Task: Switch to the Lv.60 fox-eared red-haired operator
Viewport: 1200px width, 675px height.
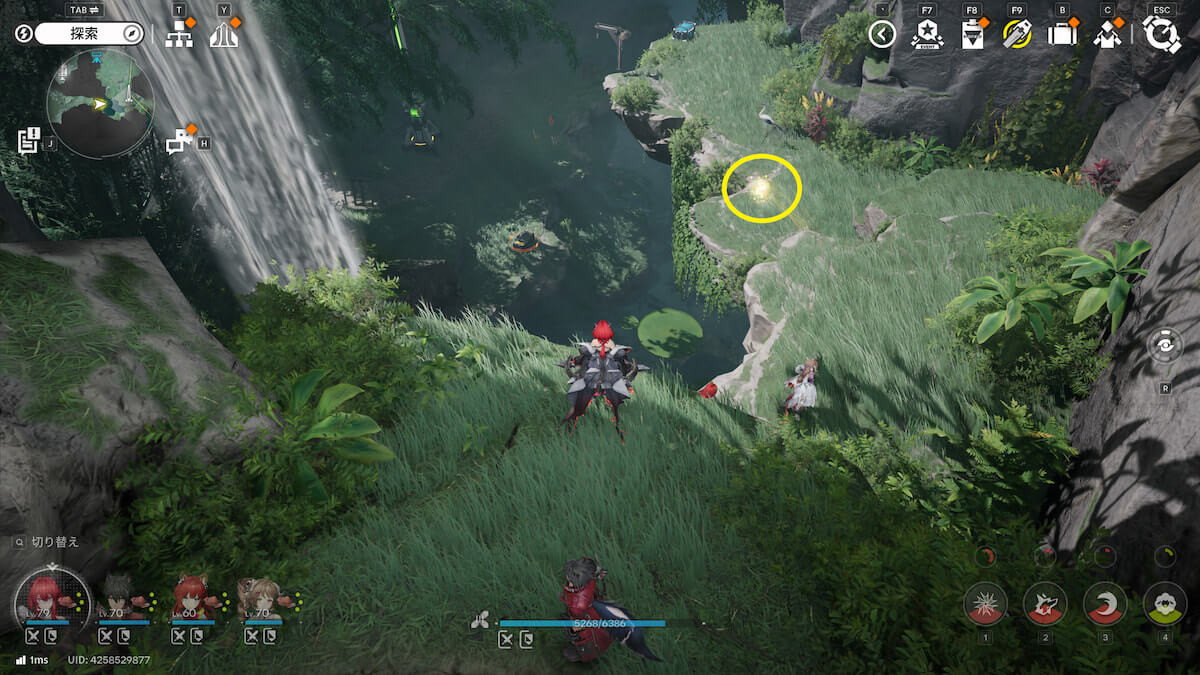Action: [x=193, y=598]
